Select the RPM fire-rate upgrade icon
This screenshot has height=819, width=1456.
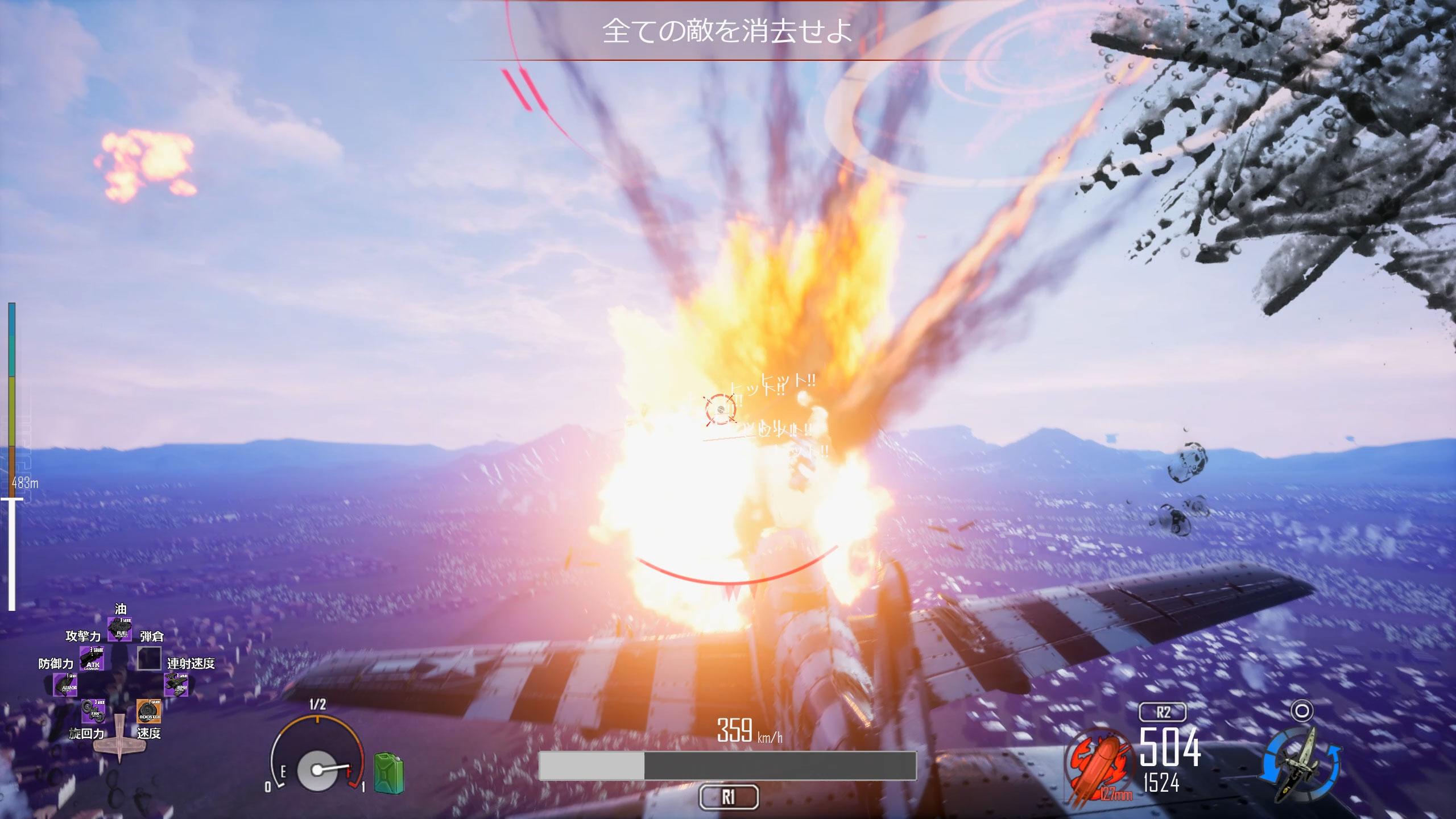[x=176, y=685]
